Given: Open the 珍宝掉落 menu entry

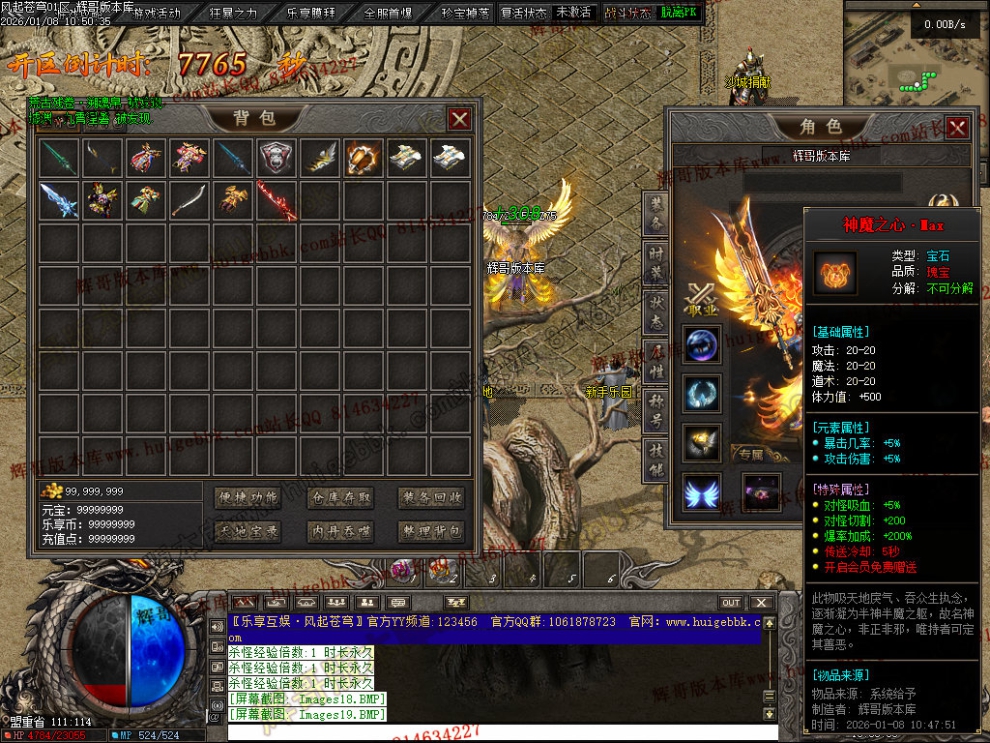Looking at the screenshot, I should [x=465, y=13].
